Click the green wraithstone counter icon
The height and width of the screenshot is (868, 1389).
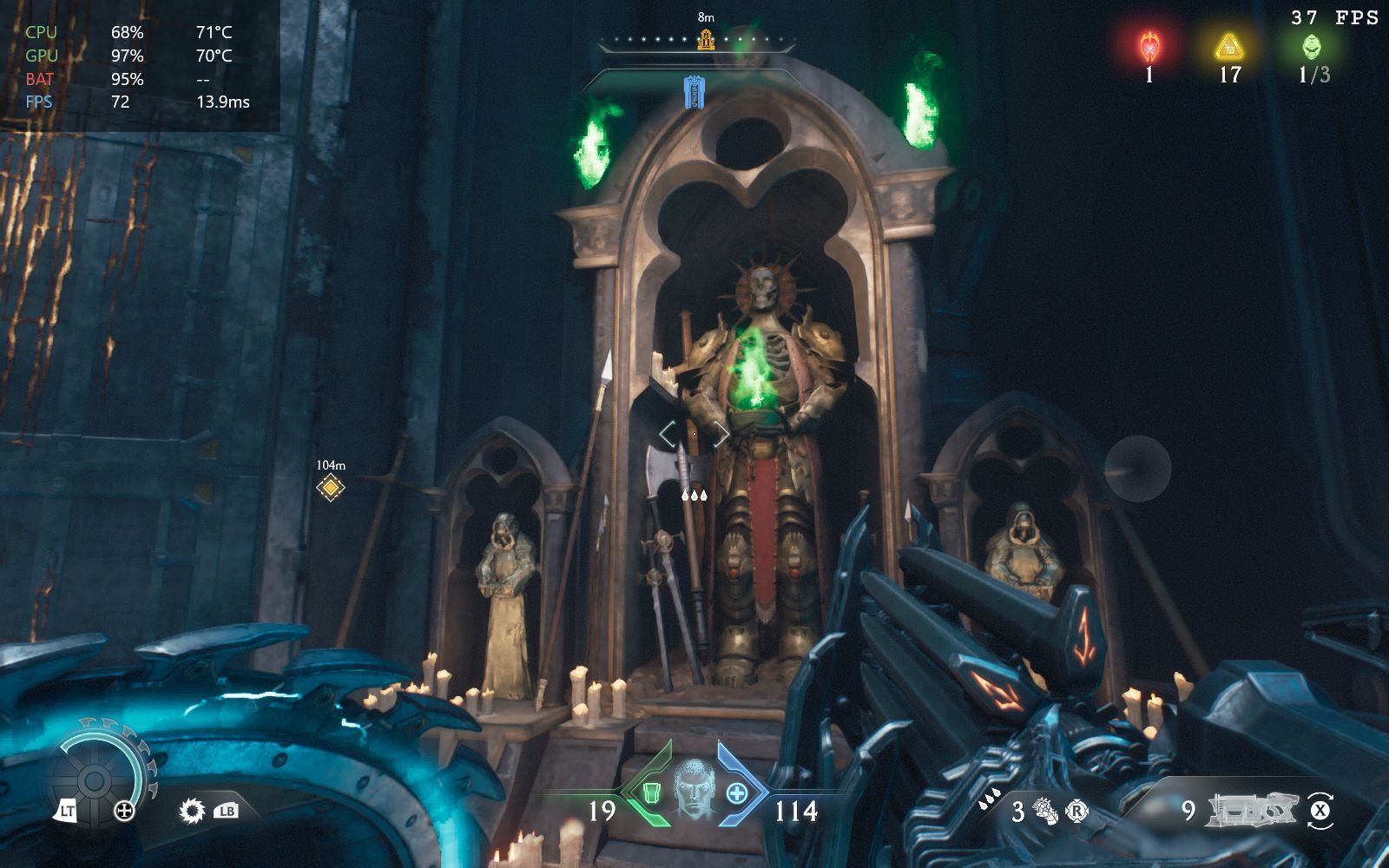pos(1312,46)
